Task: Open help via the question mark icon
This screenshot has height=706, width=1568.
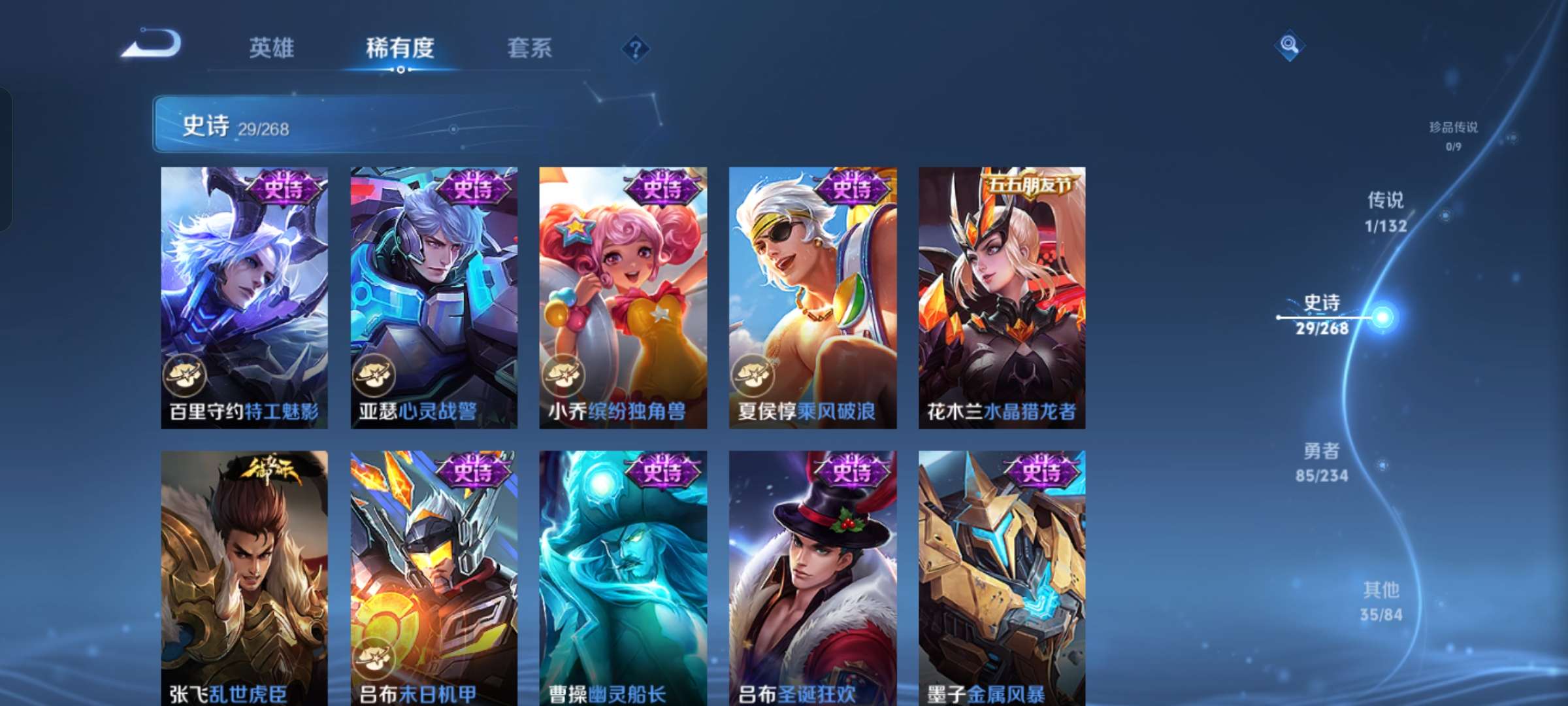Action: click(x=634, y=49)
